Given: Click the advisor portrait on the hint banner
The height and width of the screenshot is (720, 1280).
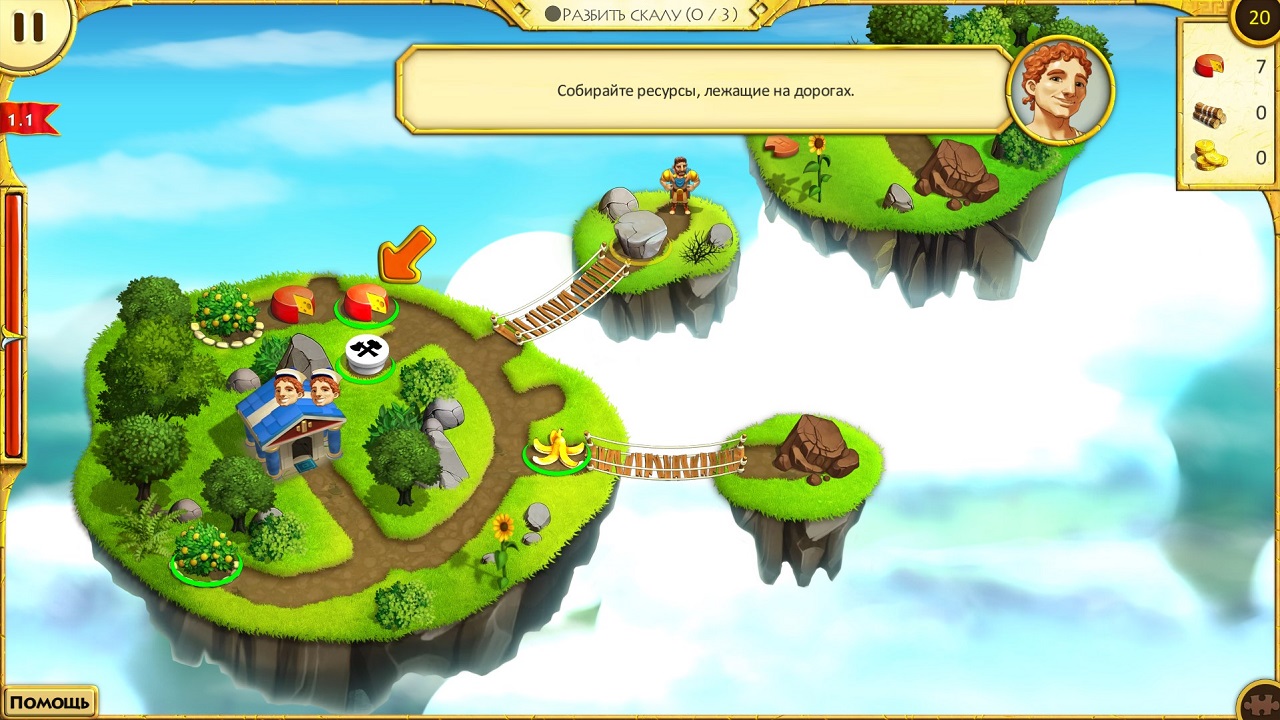Looking at the screenshot, I should pos(1060,91).
